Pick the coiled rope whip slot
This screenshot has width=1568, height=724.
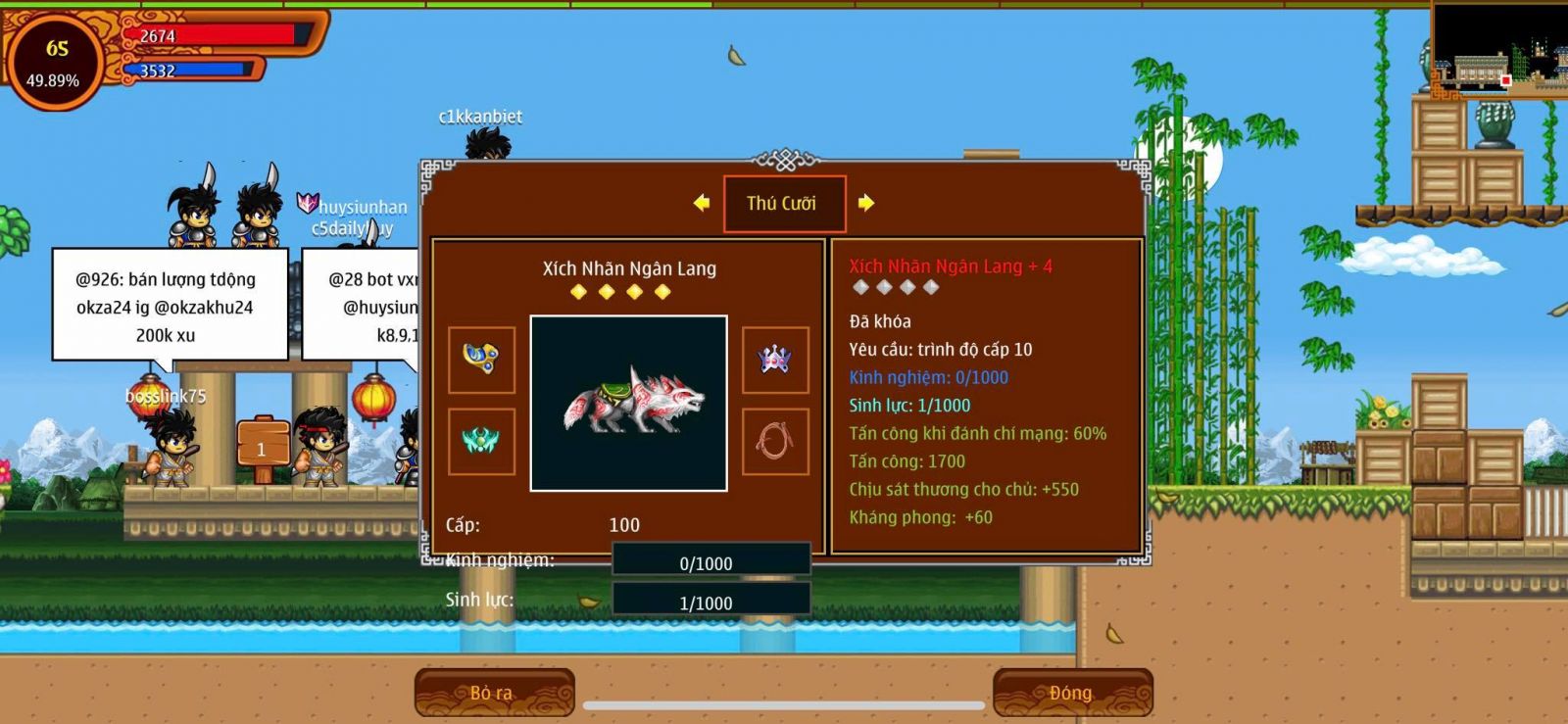(x=775, y=442)
